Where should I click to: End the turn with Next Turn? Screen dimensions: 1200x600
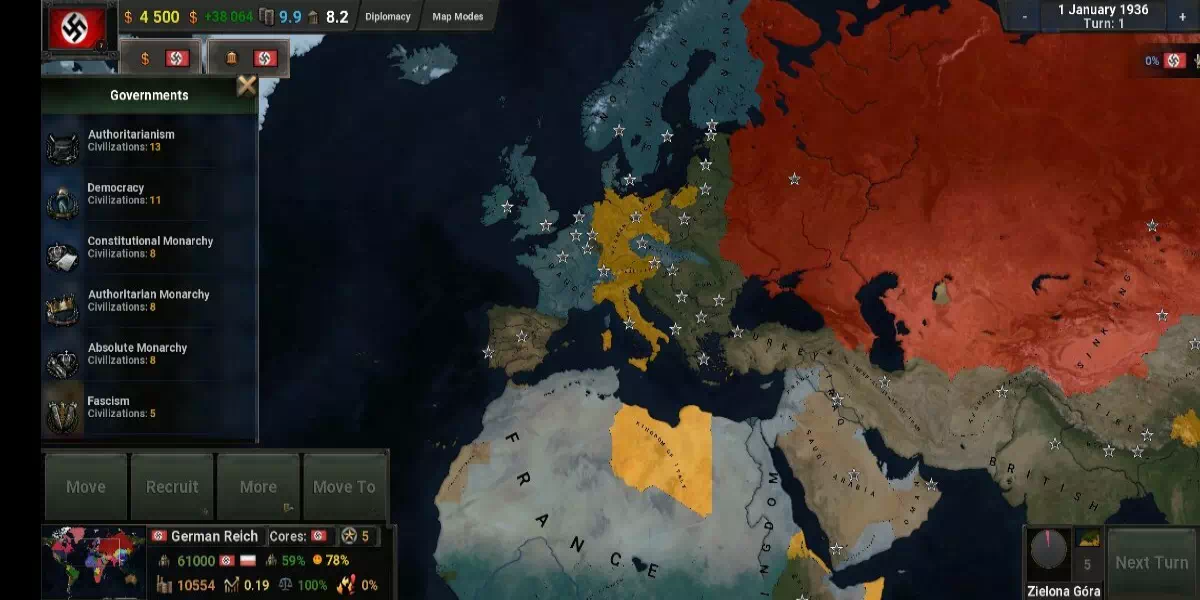(1151, 563)
